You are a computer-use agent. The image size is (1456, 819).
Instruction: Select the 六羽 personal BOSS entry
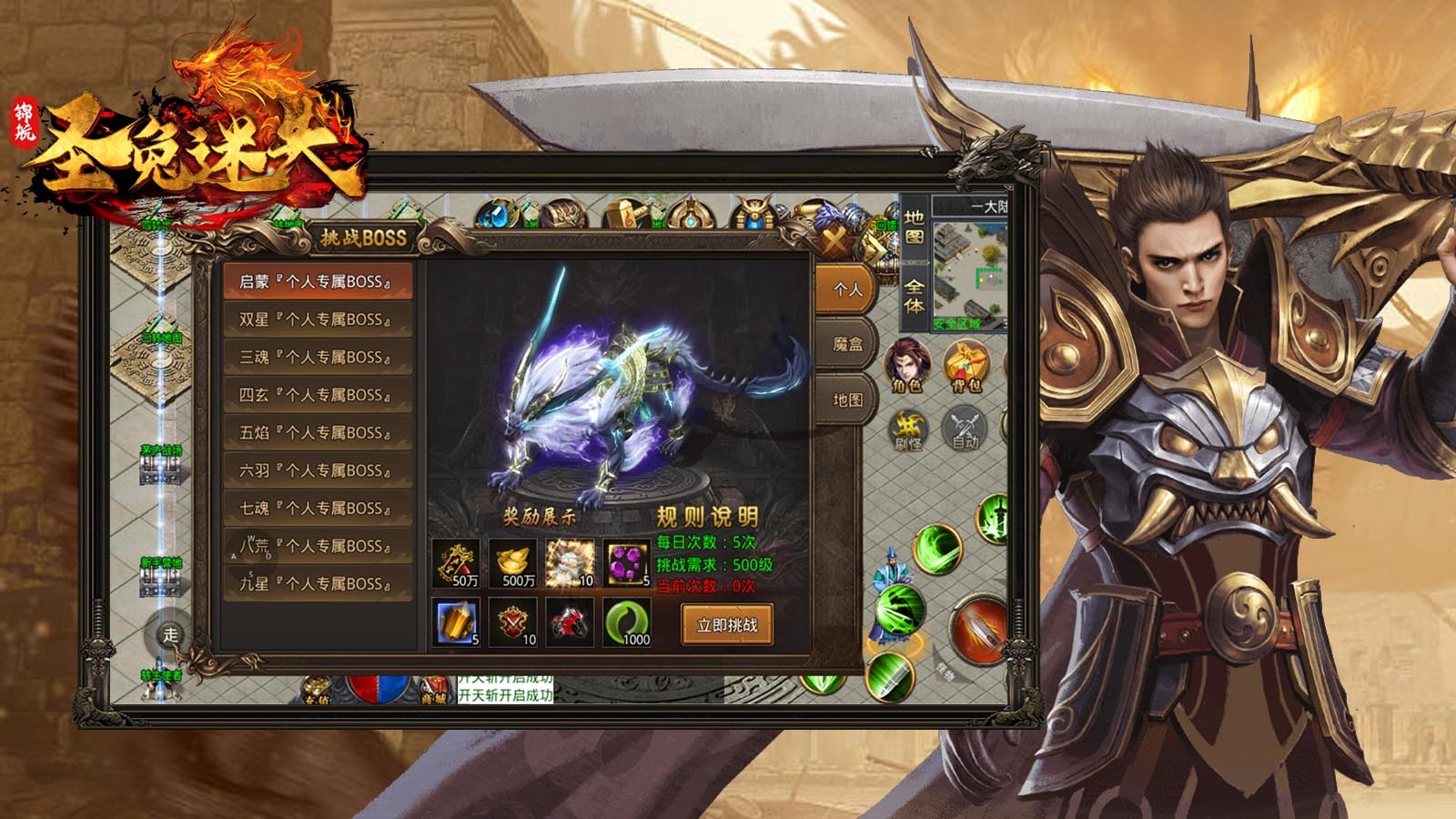(x=317, y=470)
